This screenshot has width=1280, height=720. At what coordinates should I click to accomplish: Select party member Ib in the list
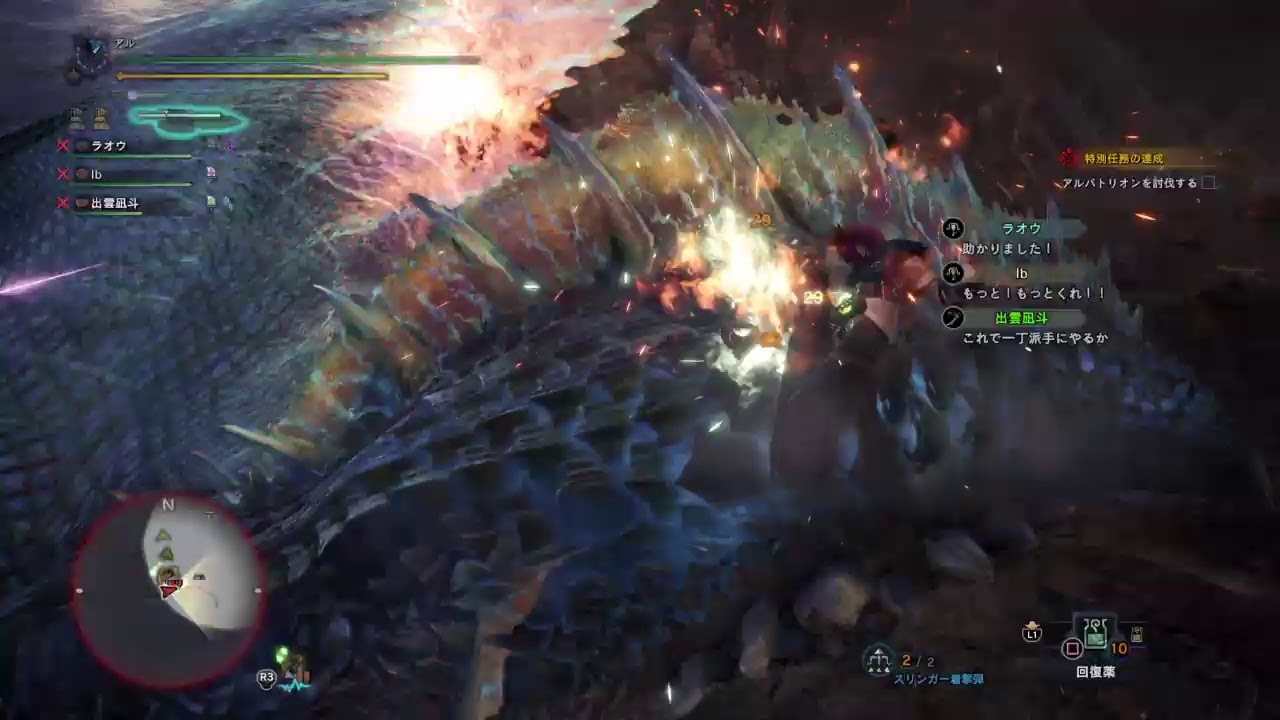click(97, 174)
